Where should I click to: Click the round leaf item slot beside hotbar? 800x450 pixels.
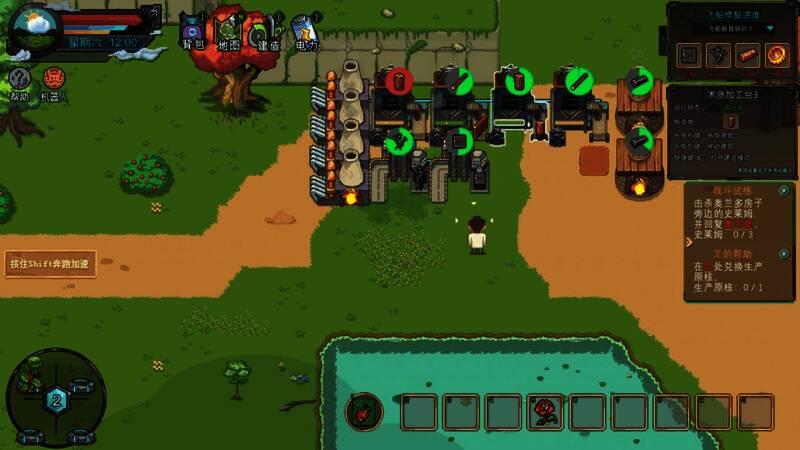pyautogui.click(x=364, y=410)
